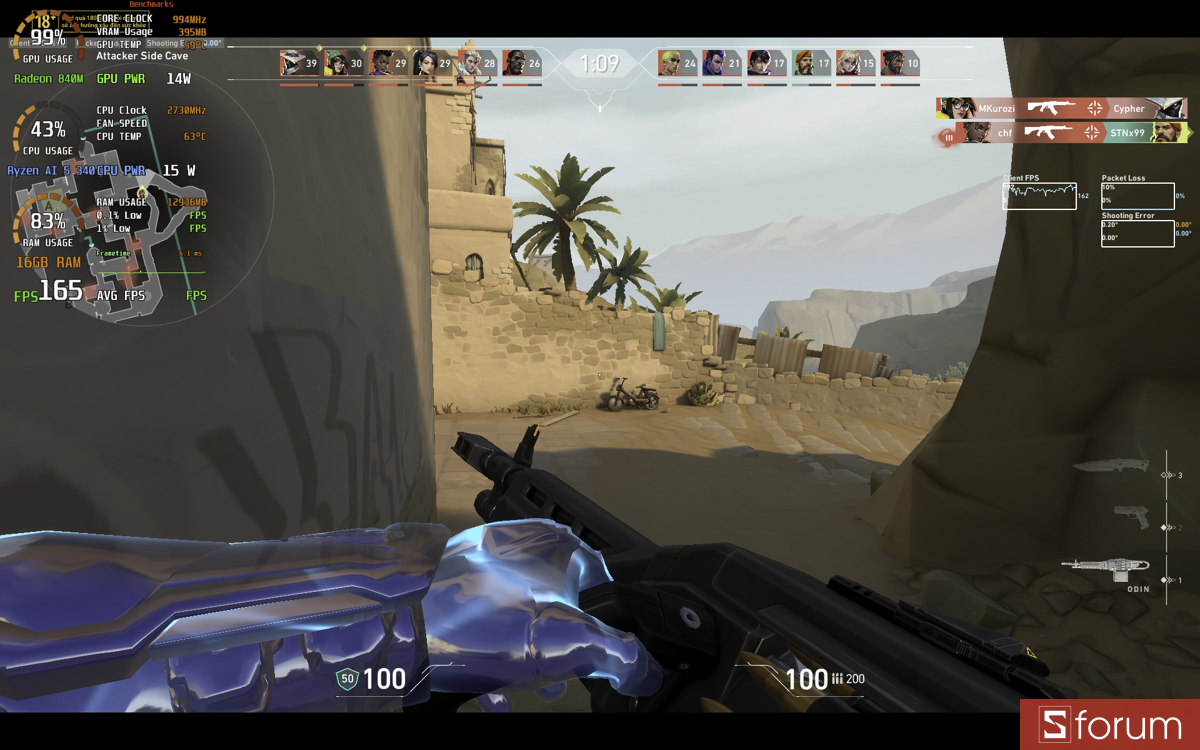
Task: Select the chf killed STNx99 feed entry
Action: (x=1062, y=133)
